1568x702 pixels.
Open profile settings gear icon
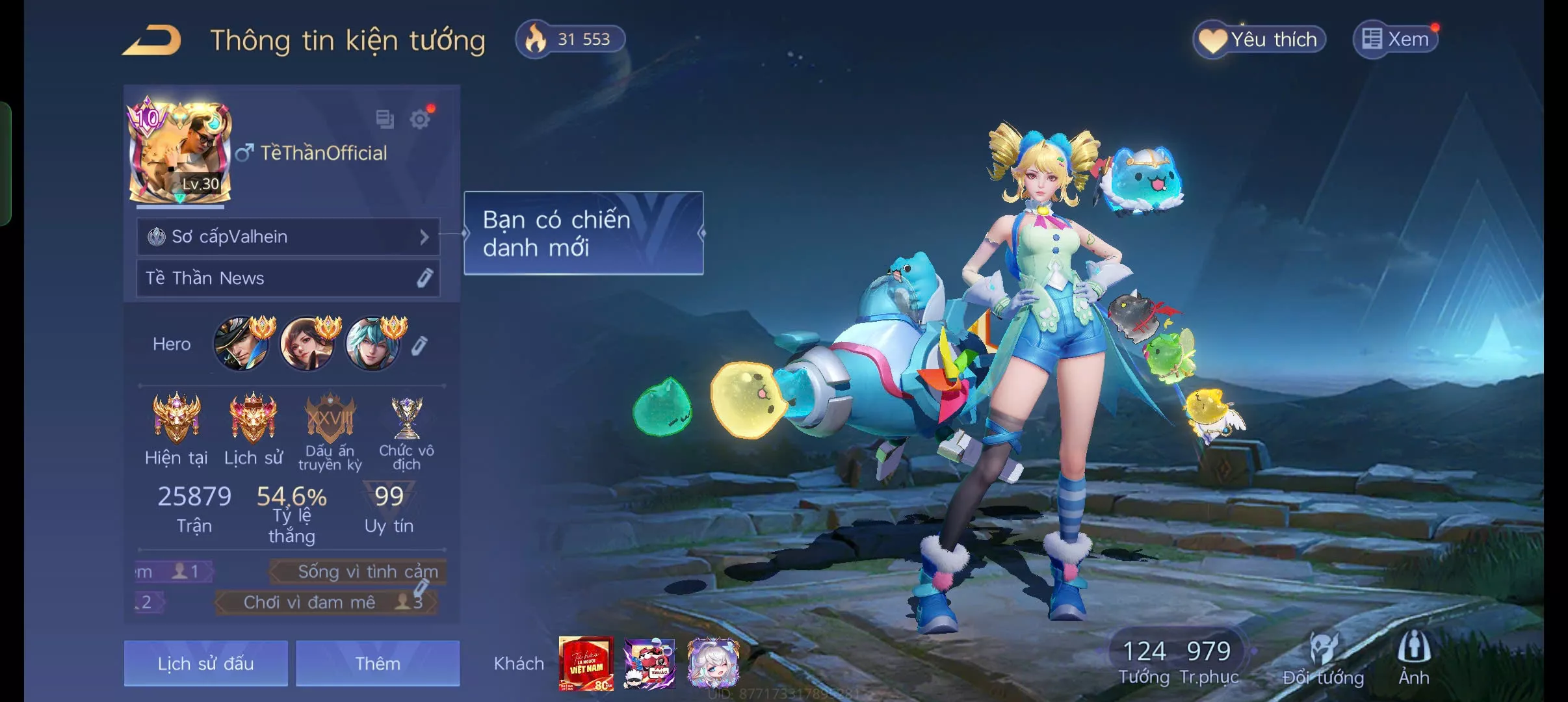[x=420, y=119]
